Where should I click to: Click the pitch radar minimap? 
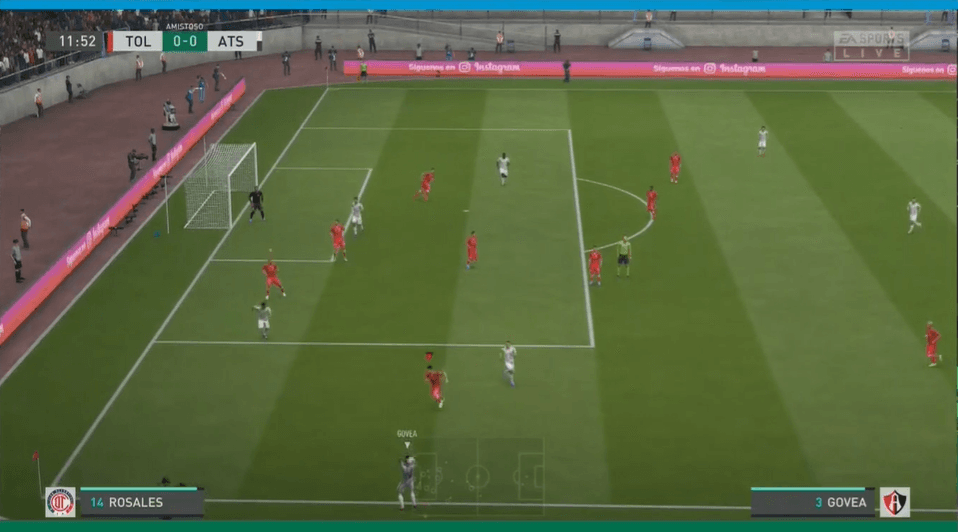coord(478,475)
